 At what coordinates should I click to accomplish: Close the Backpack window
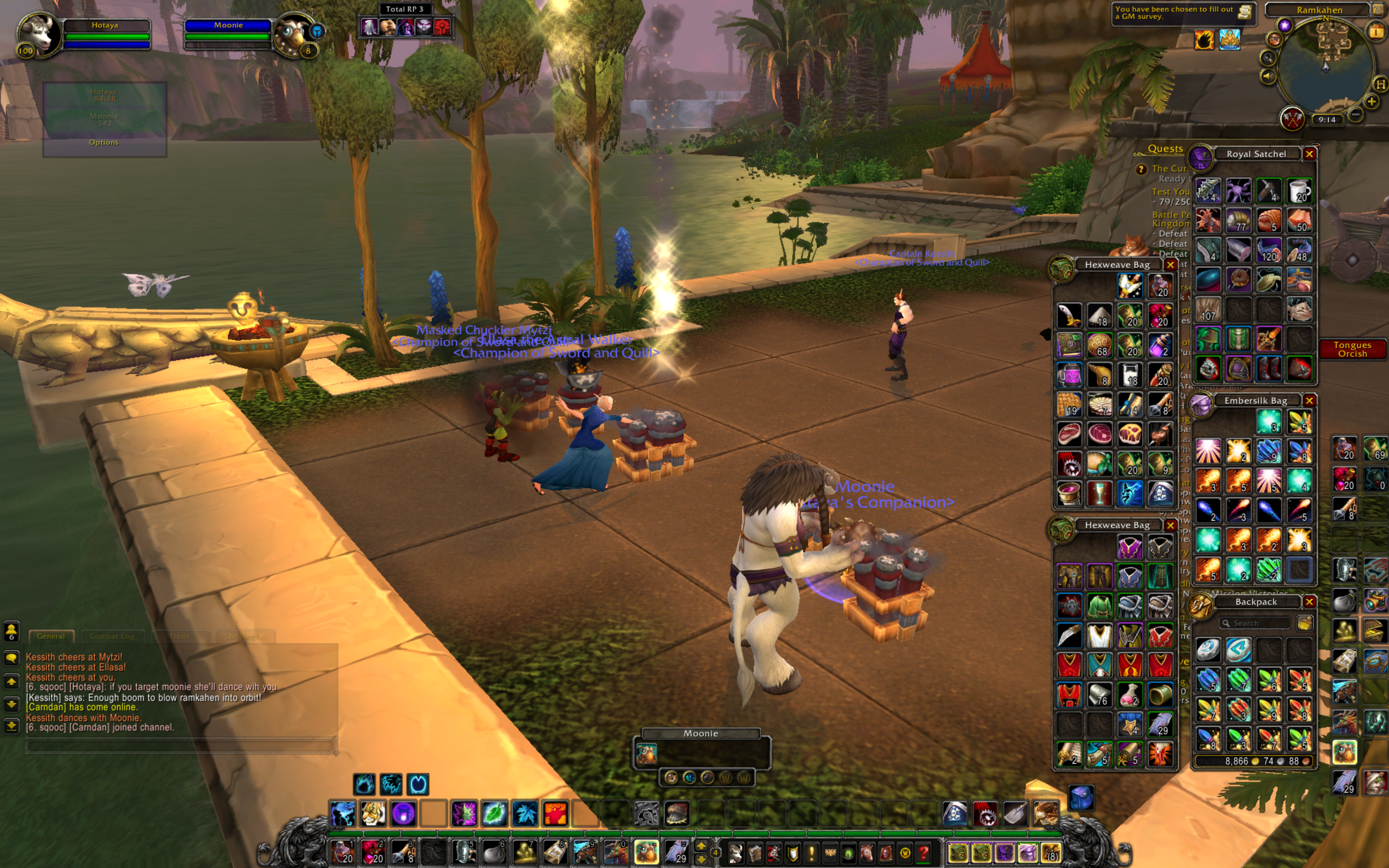pyautogui.click(x=1309, y=602)
